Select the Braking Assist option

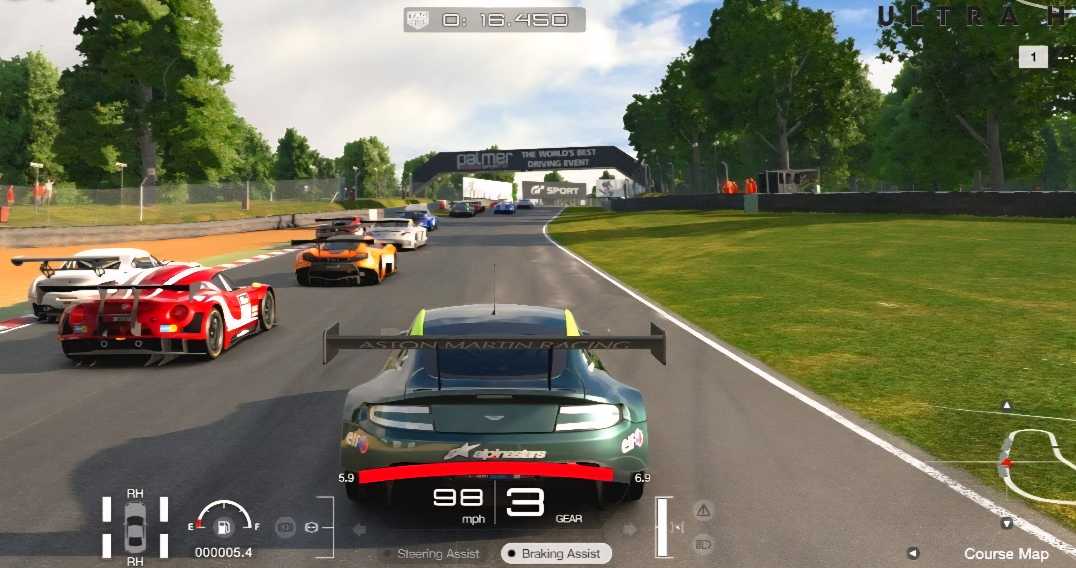pyautogui.click(x=554, y=553)
